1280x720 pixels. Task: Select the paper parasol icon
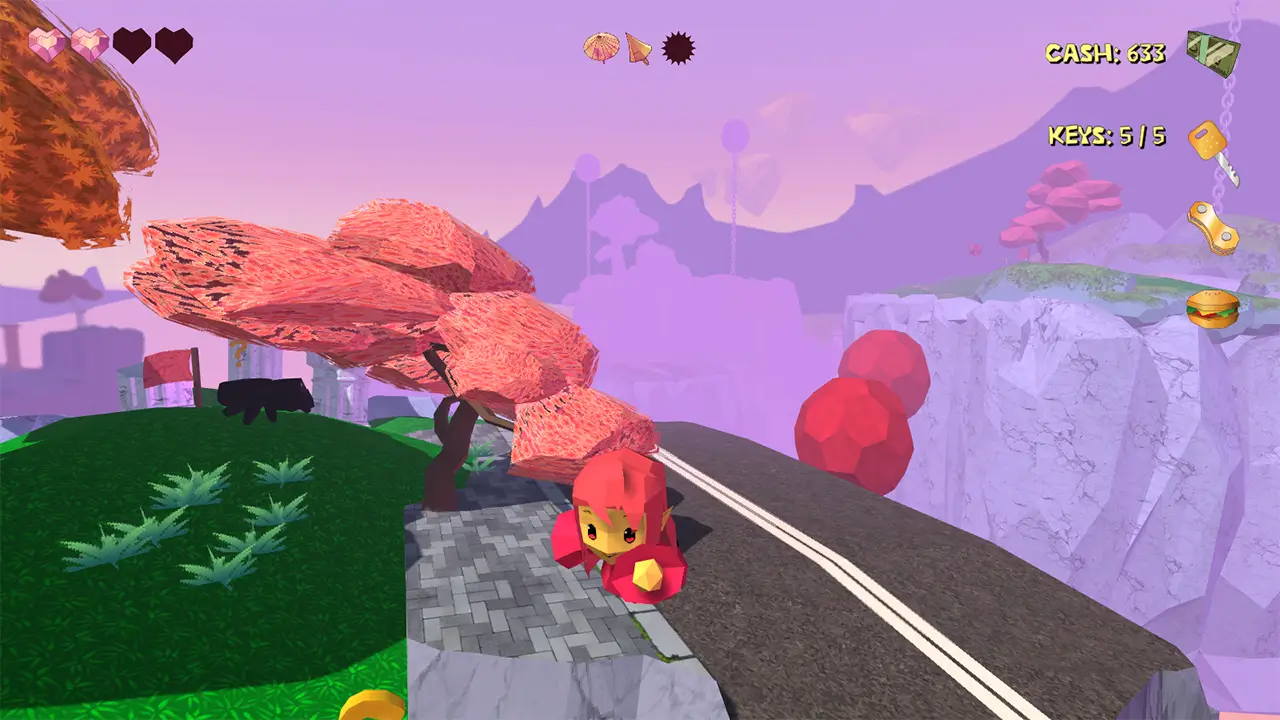(x=601, y=47)
